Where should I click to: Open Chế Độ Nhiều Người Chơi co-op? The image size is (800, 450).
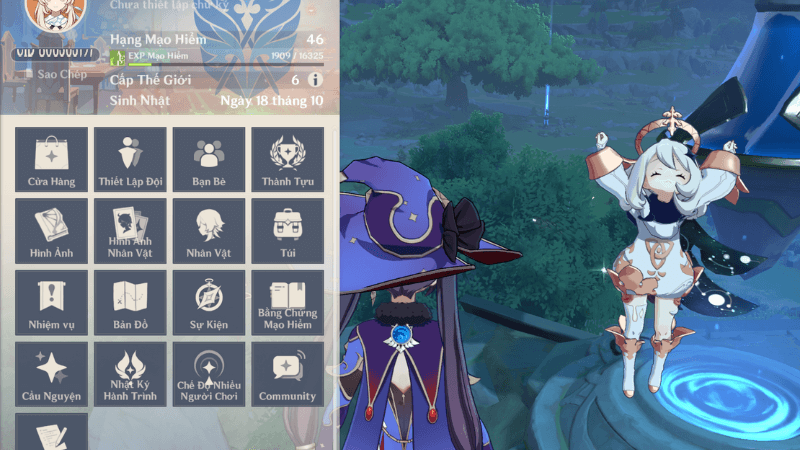pyautogui.click(x=209, y=374)
